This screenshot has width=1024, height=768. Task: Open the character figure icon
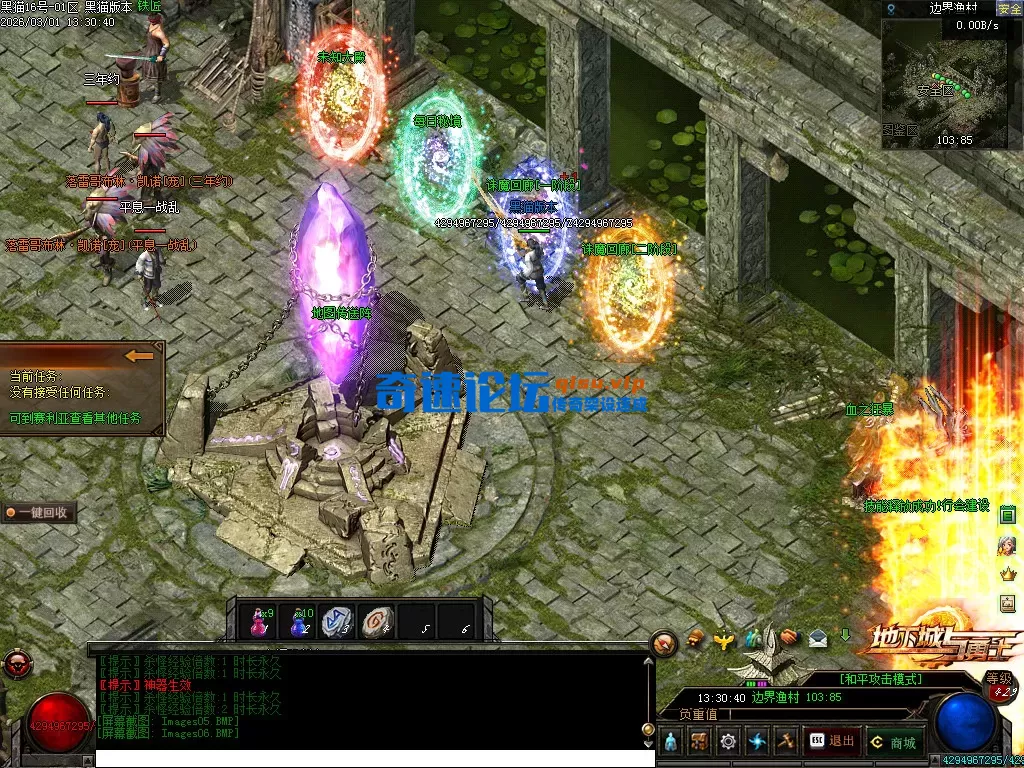pyautogui.click(x=671, y=742)
